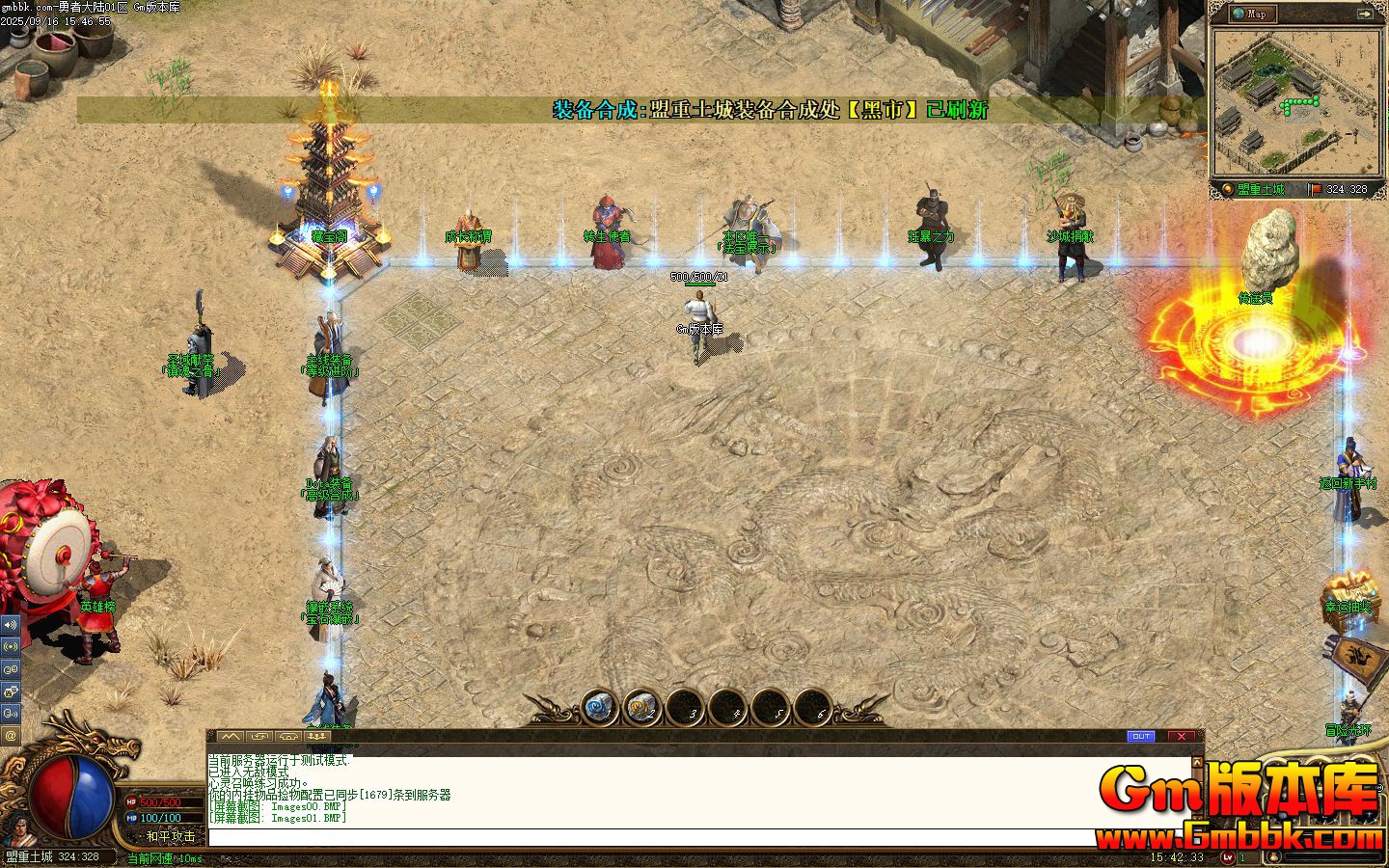The image size is (1389, 868).
Task: Click the arrow button on the minimap header
Action: click(x=1365, y=14)
